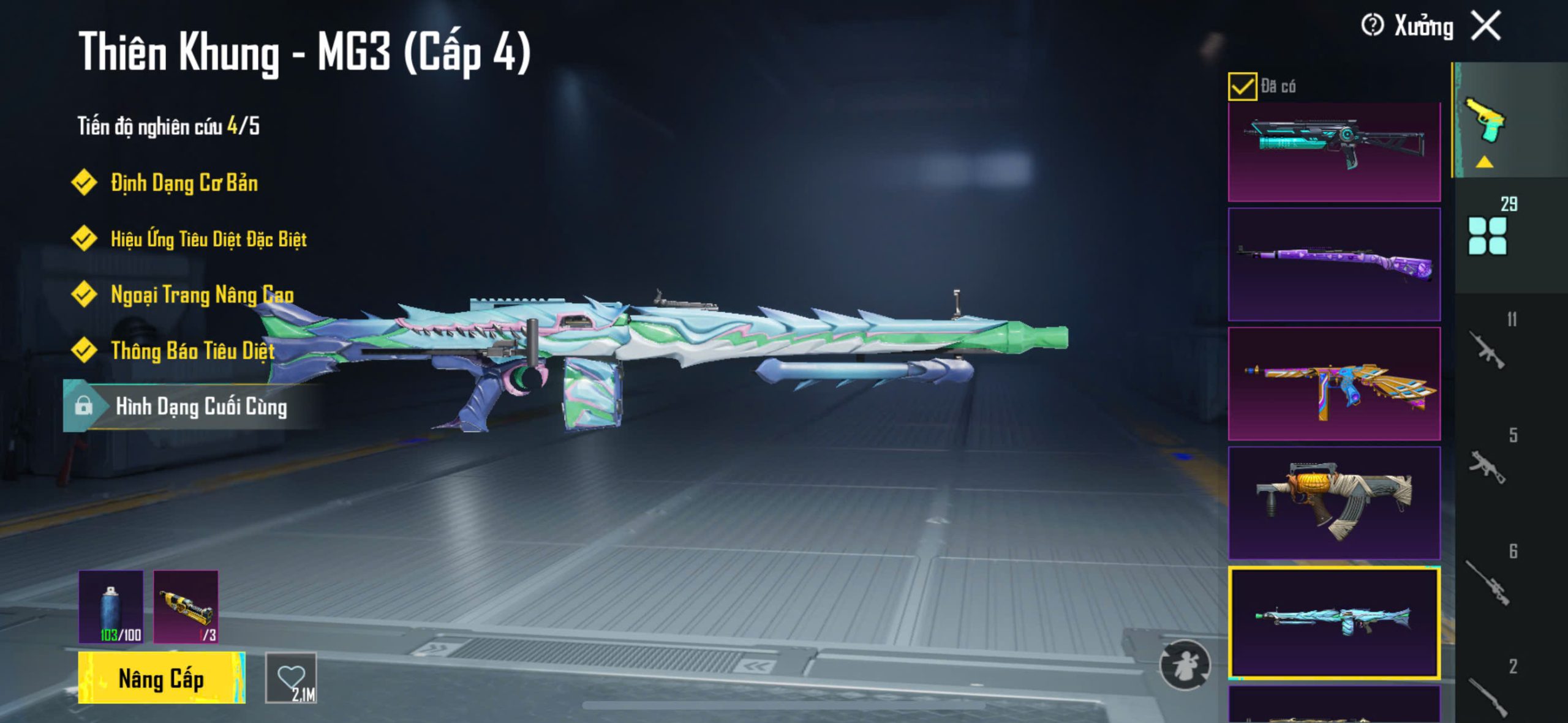1568x723 pixels.
Task: Close the workshop screen with the X
Action: 1486,26
